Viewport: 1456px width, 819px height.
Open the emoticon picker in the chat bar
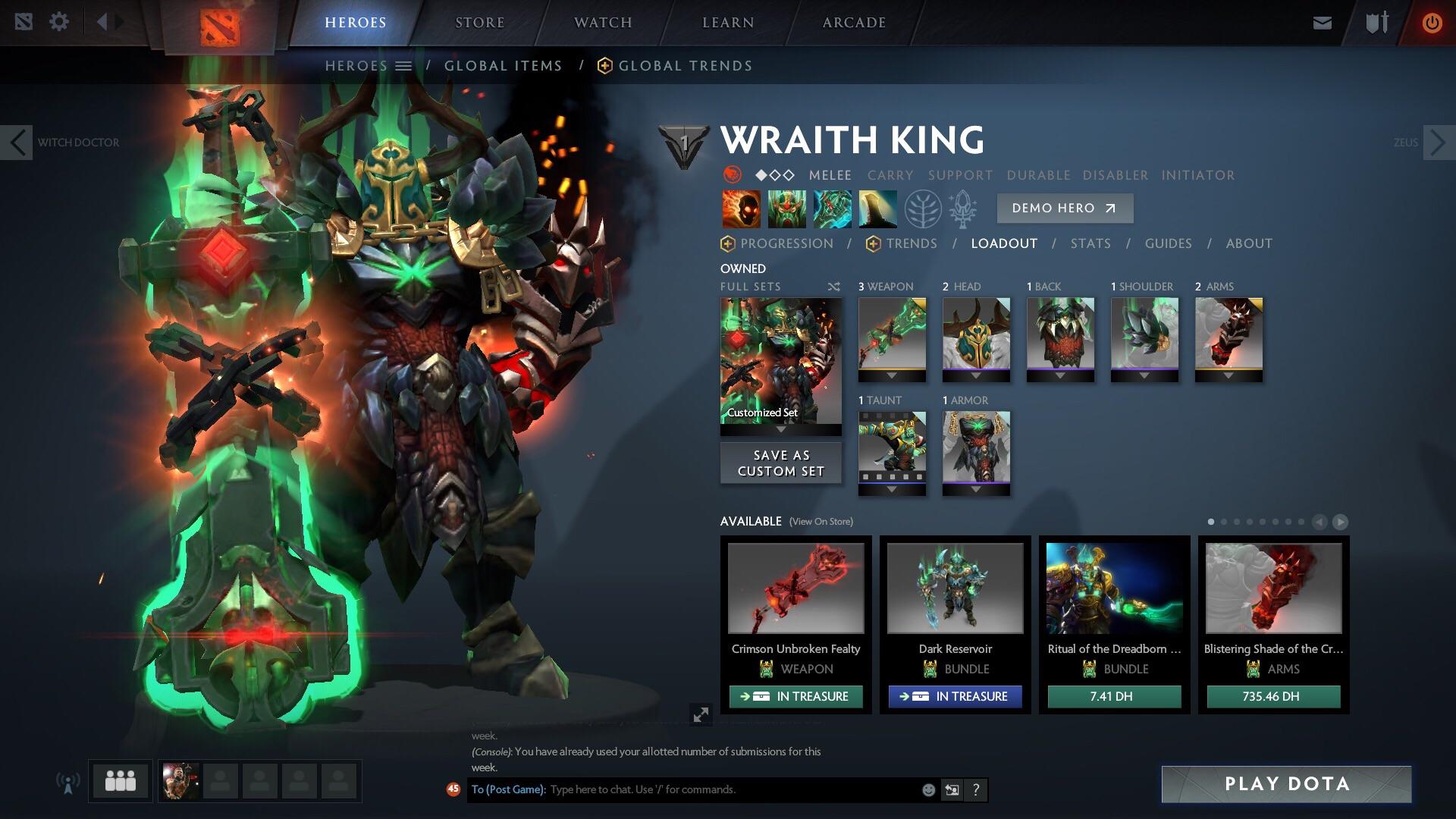(928, 789)
